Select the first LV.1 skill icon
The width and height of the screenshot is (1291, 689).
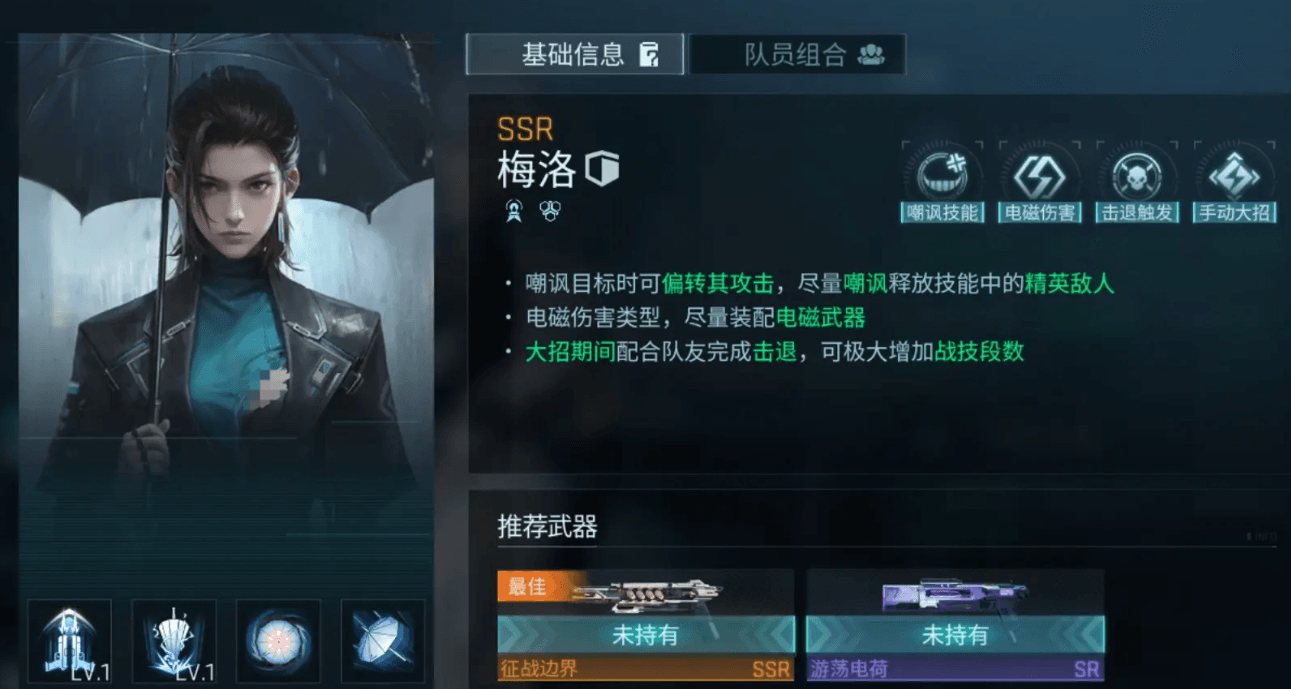pyautogui.click(x=69, y=640)
